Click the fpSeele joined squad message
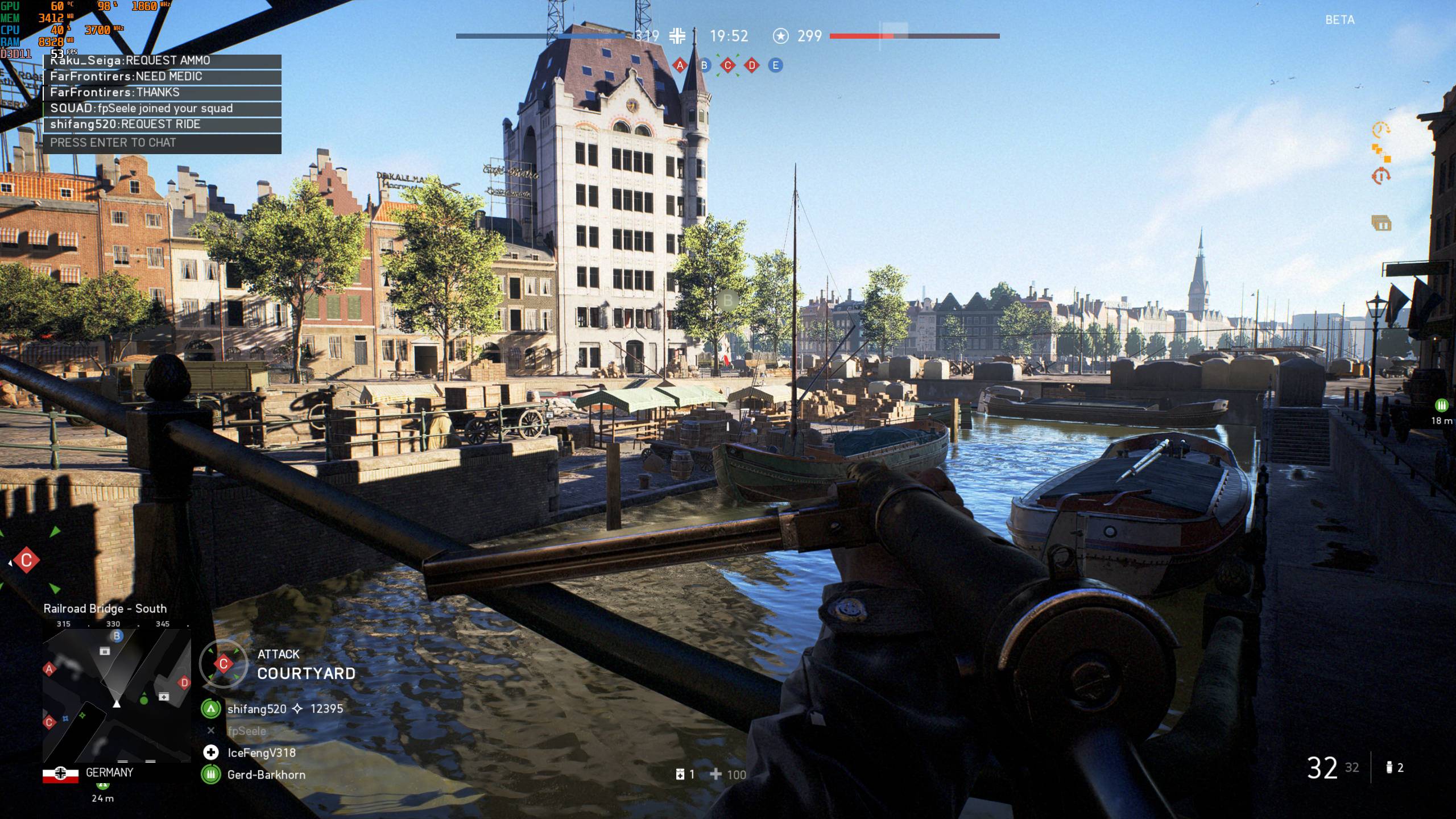Image resolution: width=1456 pixels, height=819 pixels. pyautogui.click(x=162, y=109)
